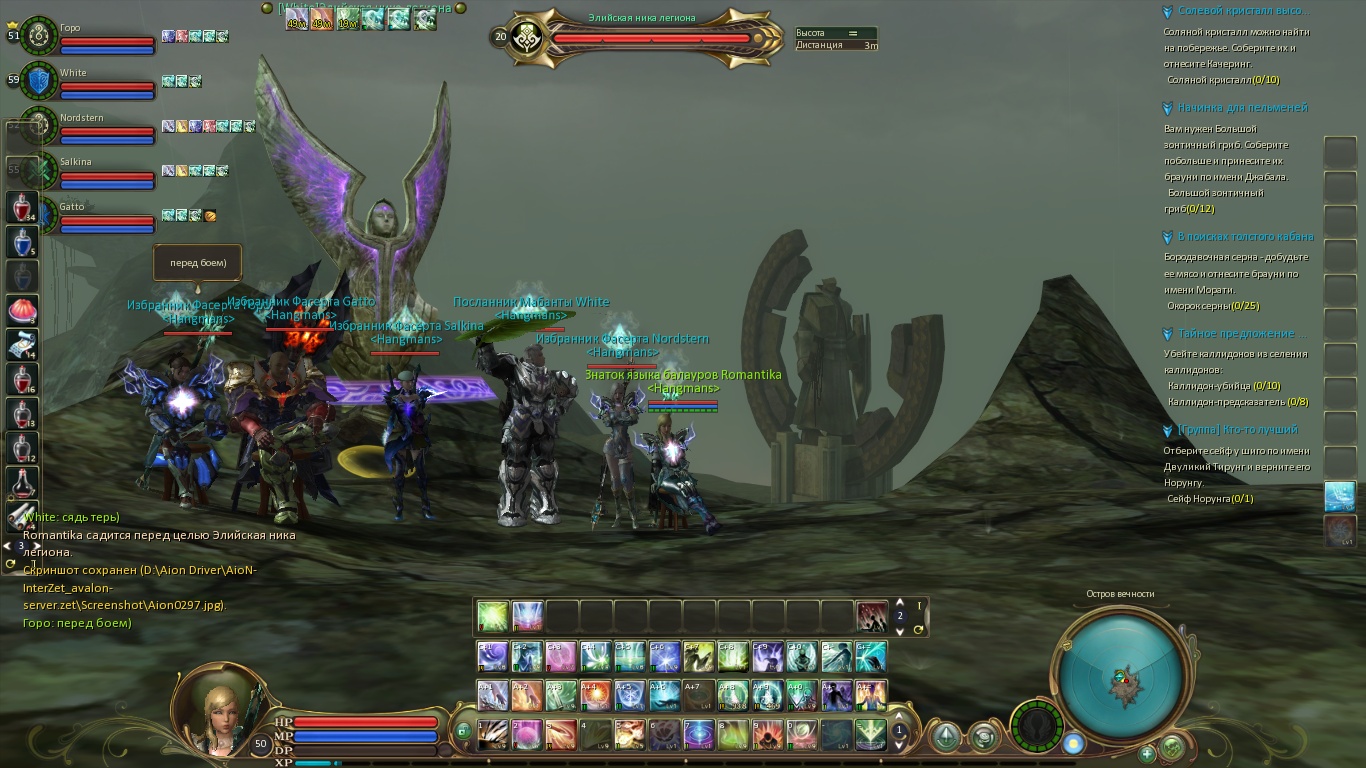This screenshot has height=768, width=1366.
Task: Use the glowing blue skill on the right sidebar
Action: (1340, 496)
